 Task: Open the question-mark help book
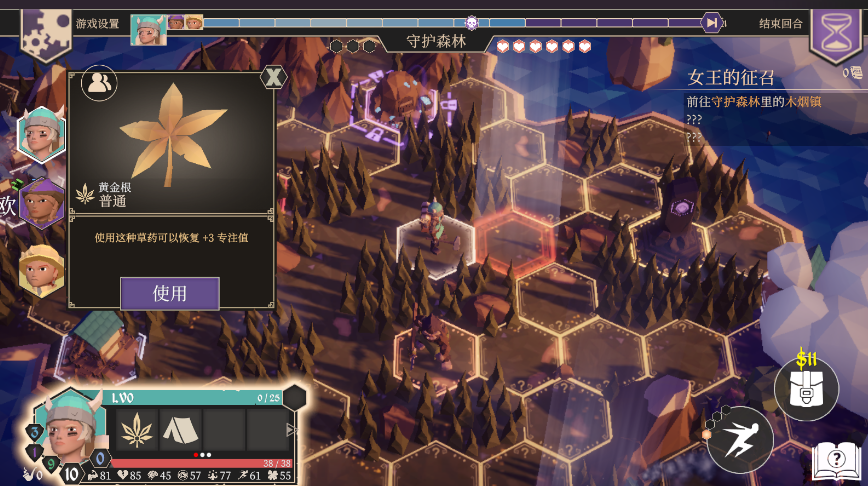coord(836,461)
